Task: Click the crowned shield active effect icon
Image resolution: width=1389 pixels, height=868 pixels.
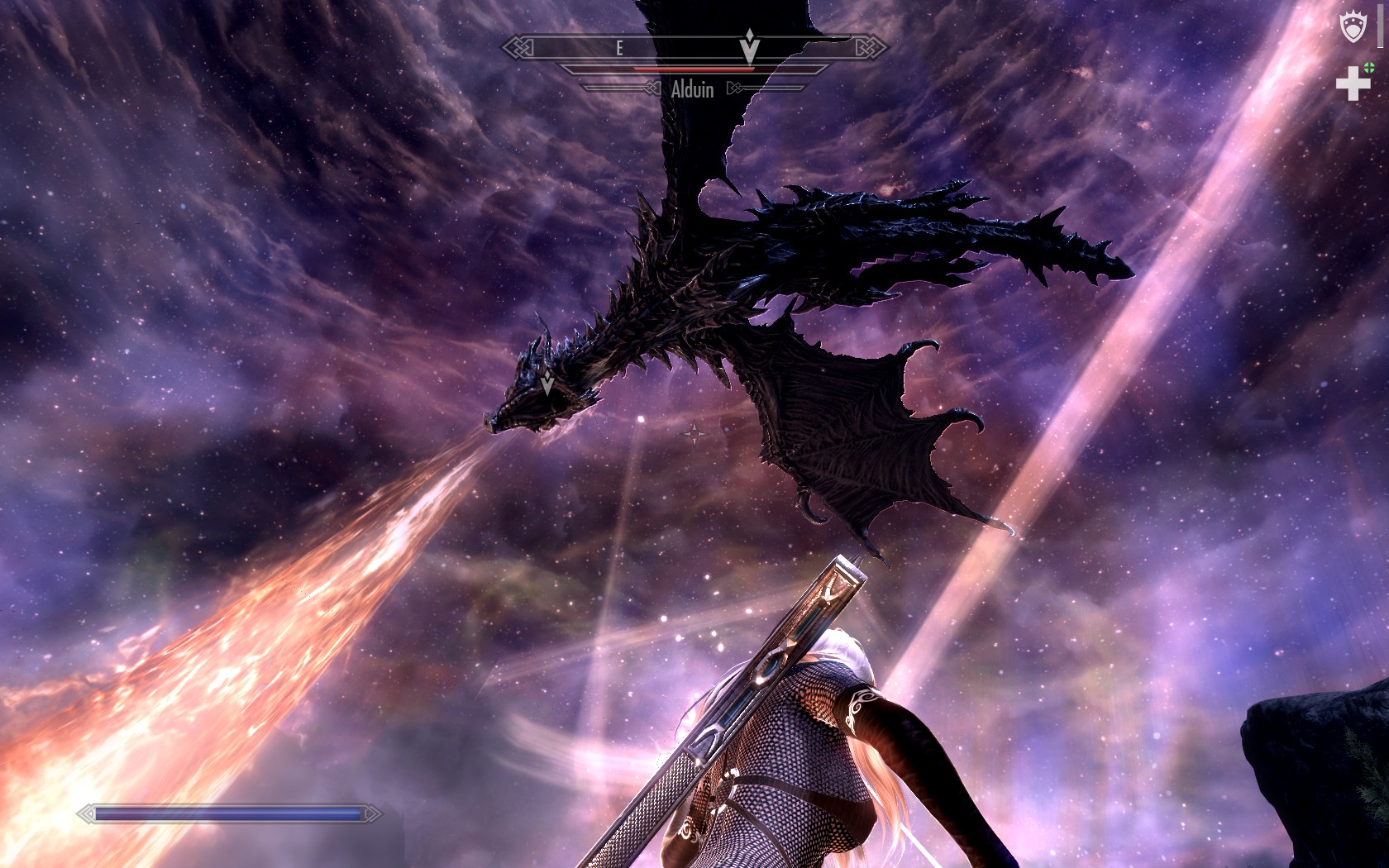Action: pos(1353,26)
